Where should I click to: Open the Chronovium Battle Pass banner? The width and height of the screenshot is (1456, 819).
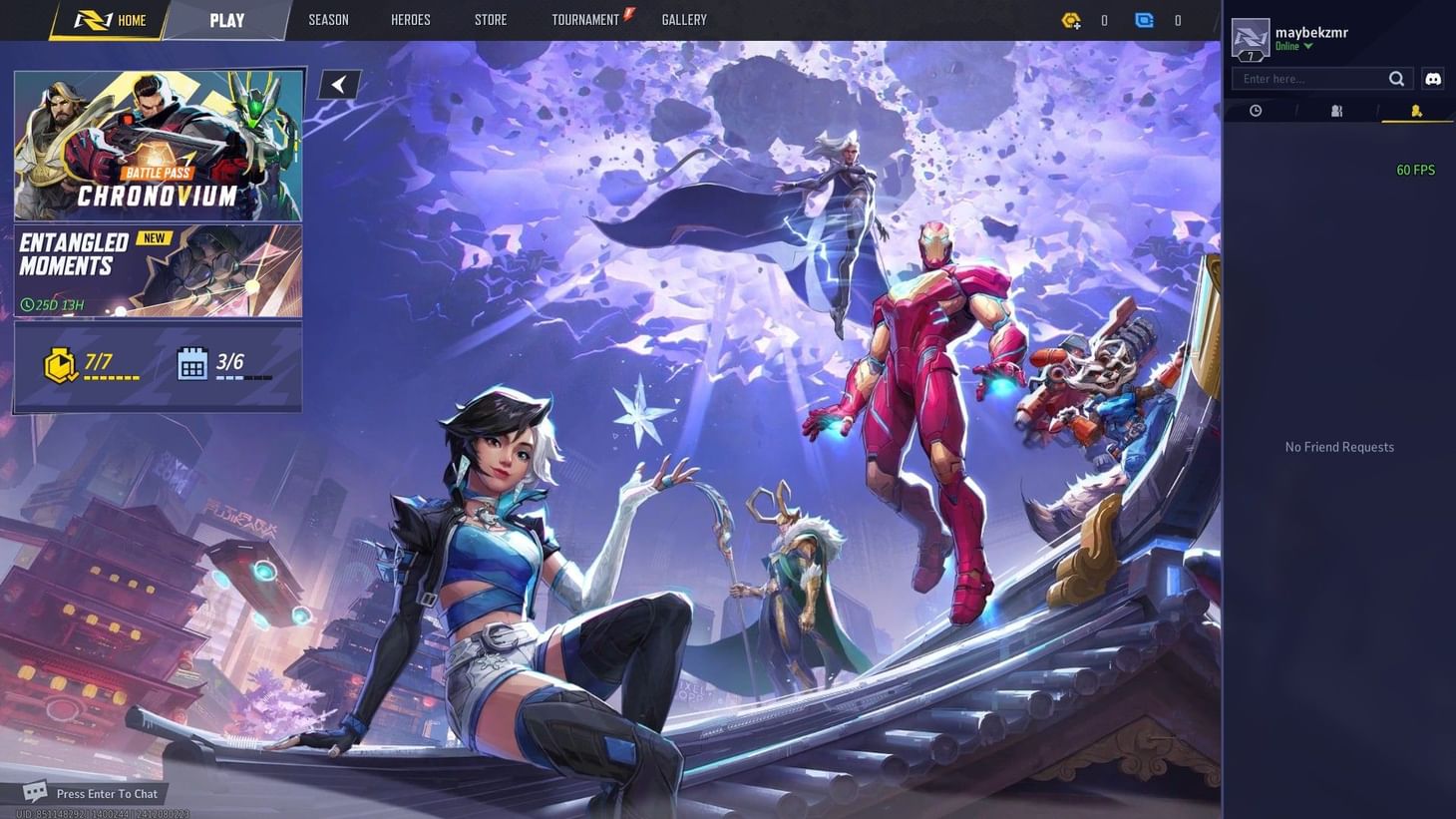click(160, 145)
